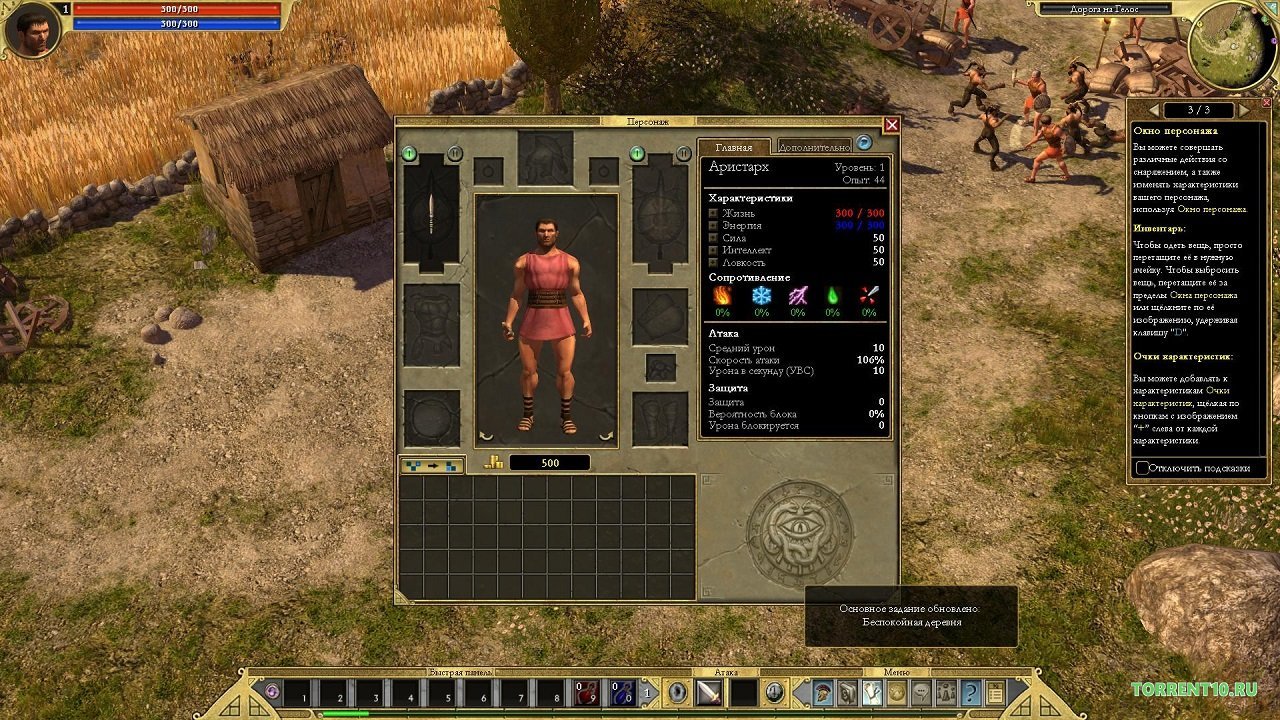1280x720 pixels.
Task: Click the purple lightning resistance icon
Action: click(798, 296)
